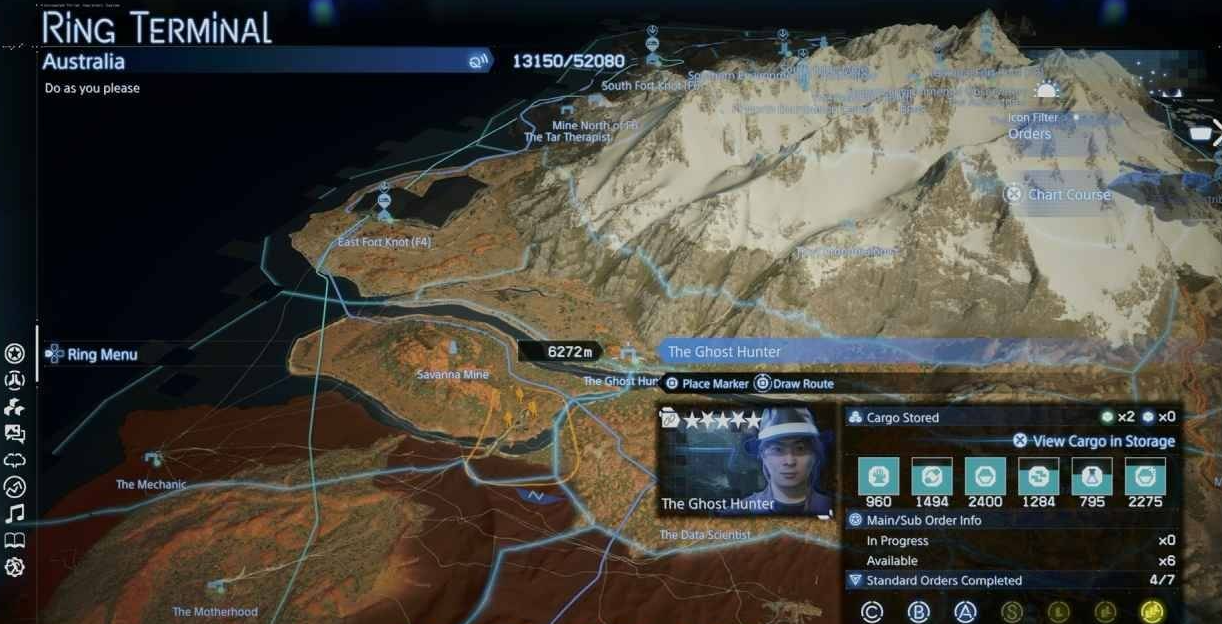Select The Data Scientist map marker
1222x624 pixels.
click(x=704, y=535)
